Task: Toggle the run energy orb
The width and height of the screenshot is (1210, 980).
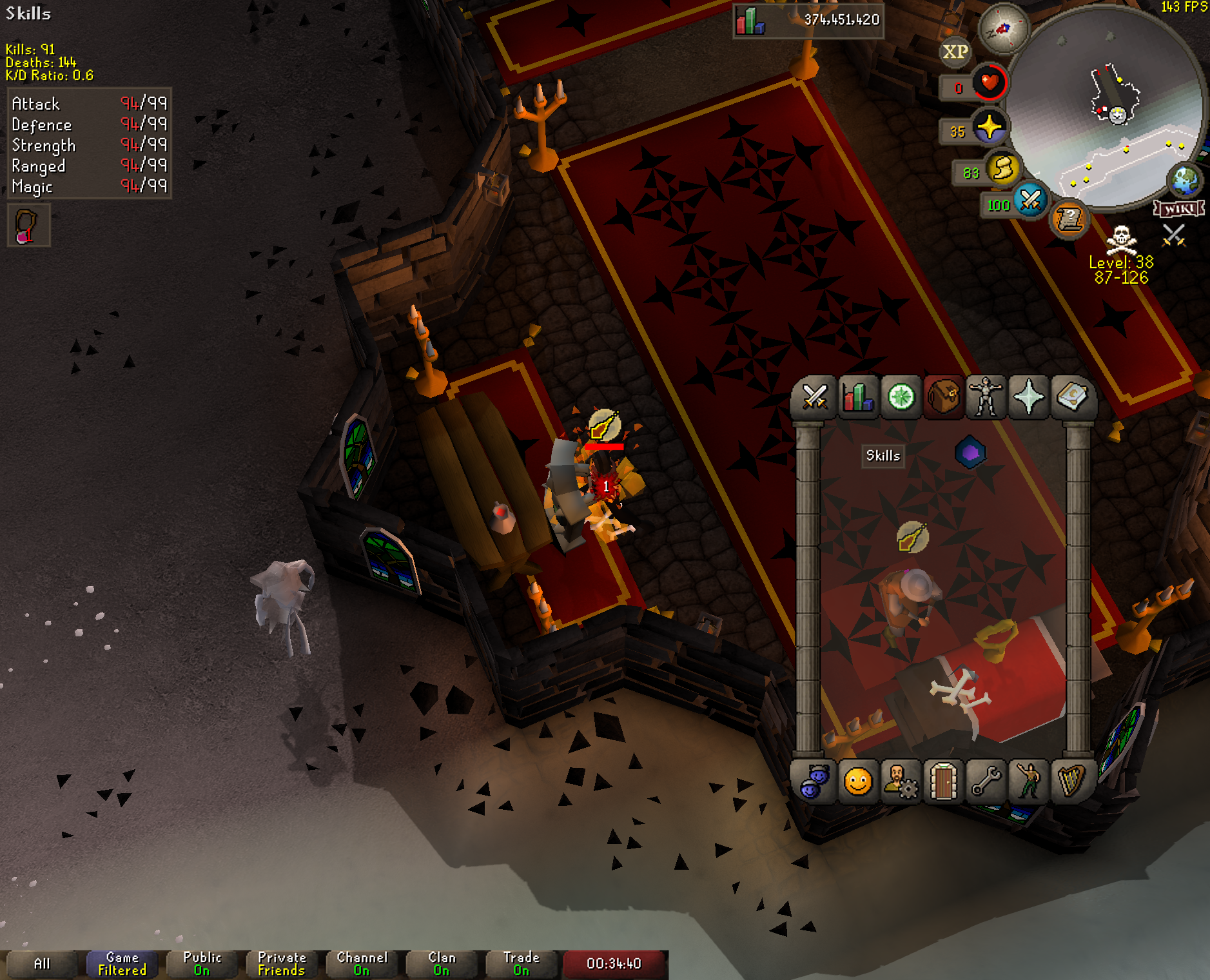Action: point(1002,170)
